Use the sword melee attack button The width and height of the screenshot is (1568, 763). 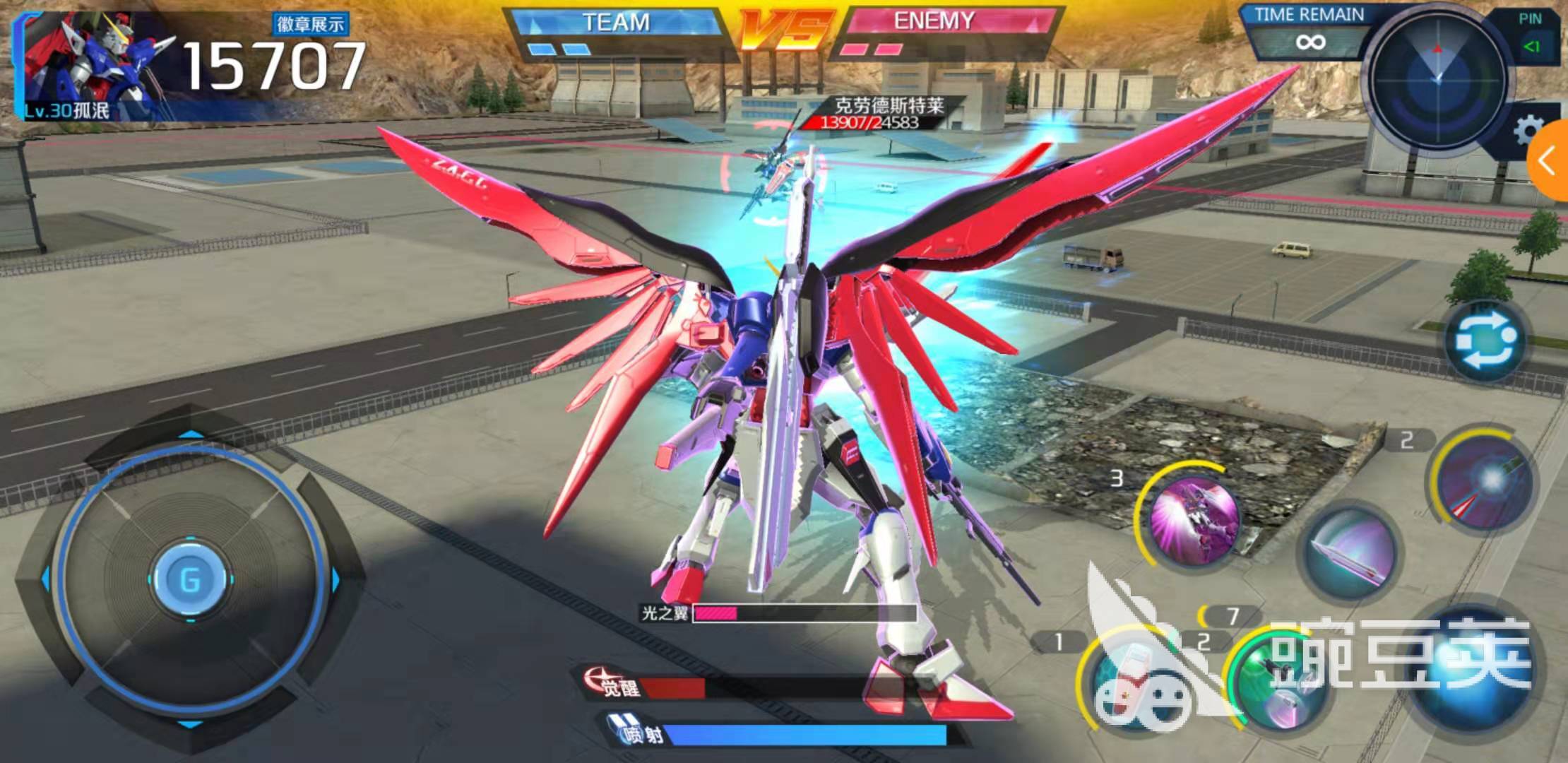pyautogui.click(x=1349, y=552)
